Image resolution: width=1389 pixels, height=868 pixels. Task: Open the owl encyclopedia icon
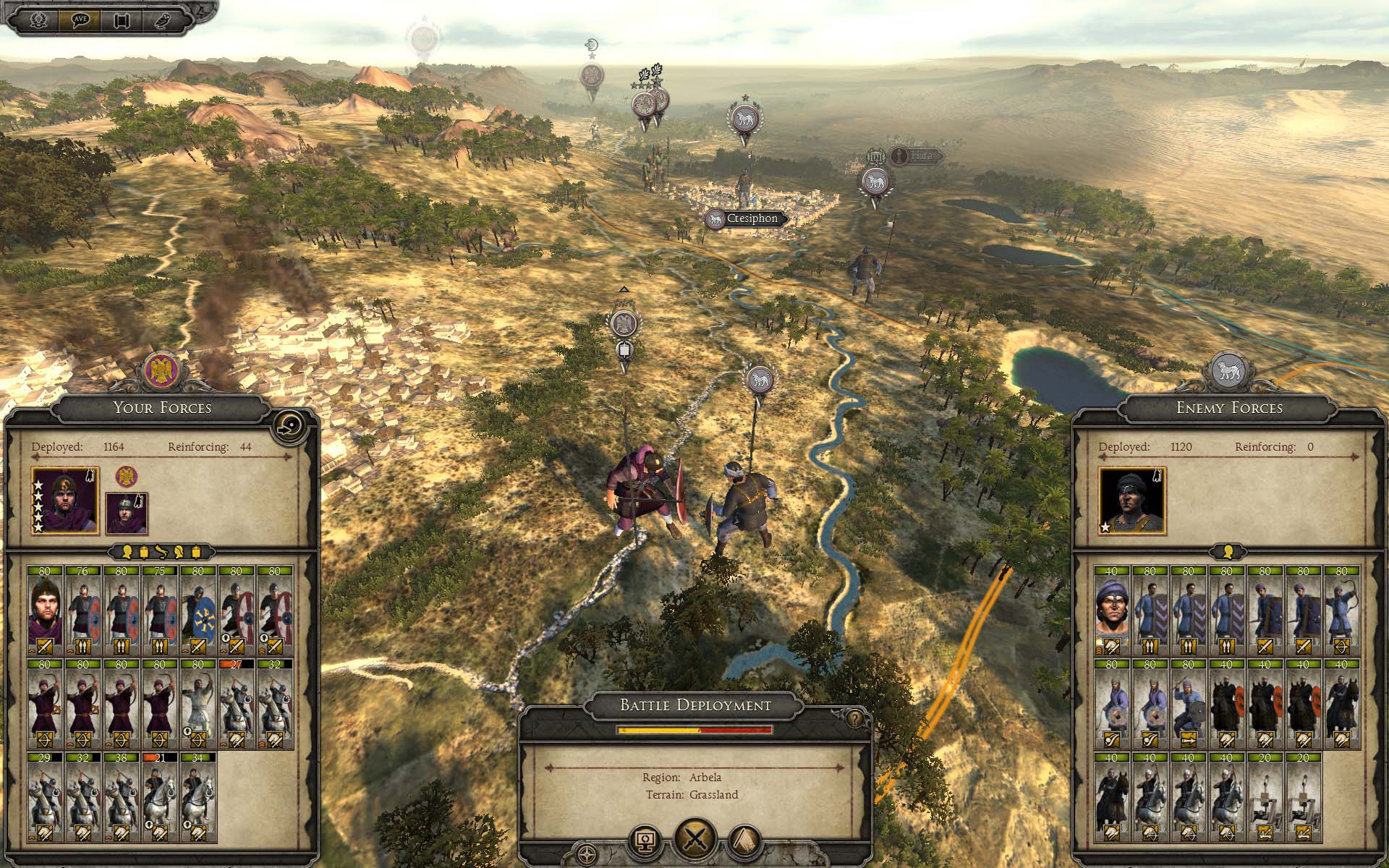tap(161, 20)
